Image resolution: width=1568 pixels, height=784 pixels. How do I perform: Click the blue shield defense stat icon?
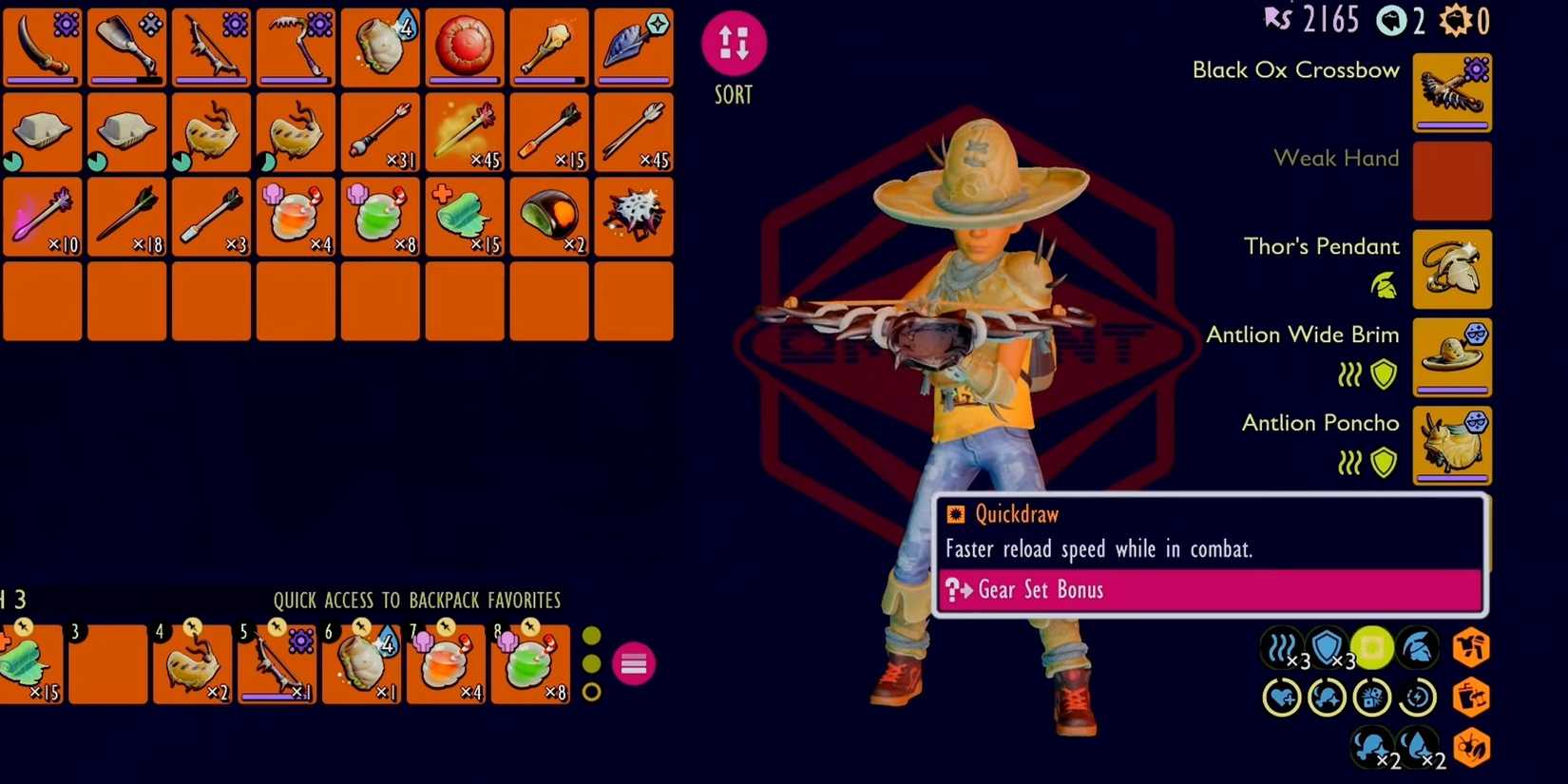pos(1327,647)
